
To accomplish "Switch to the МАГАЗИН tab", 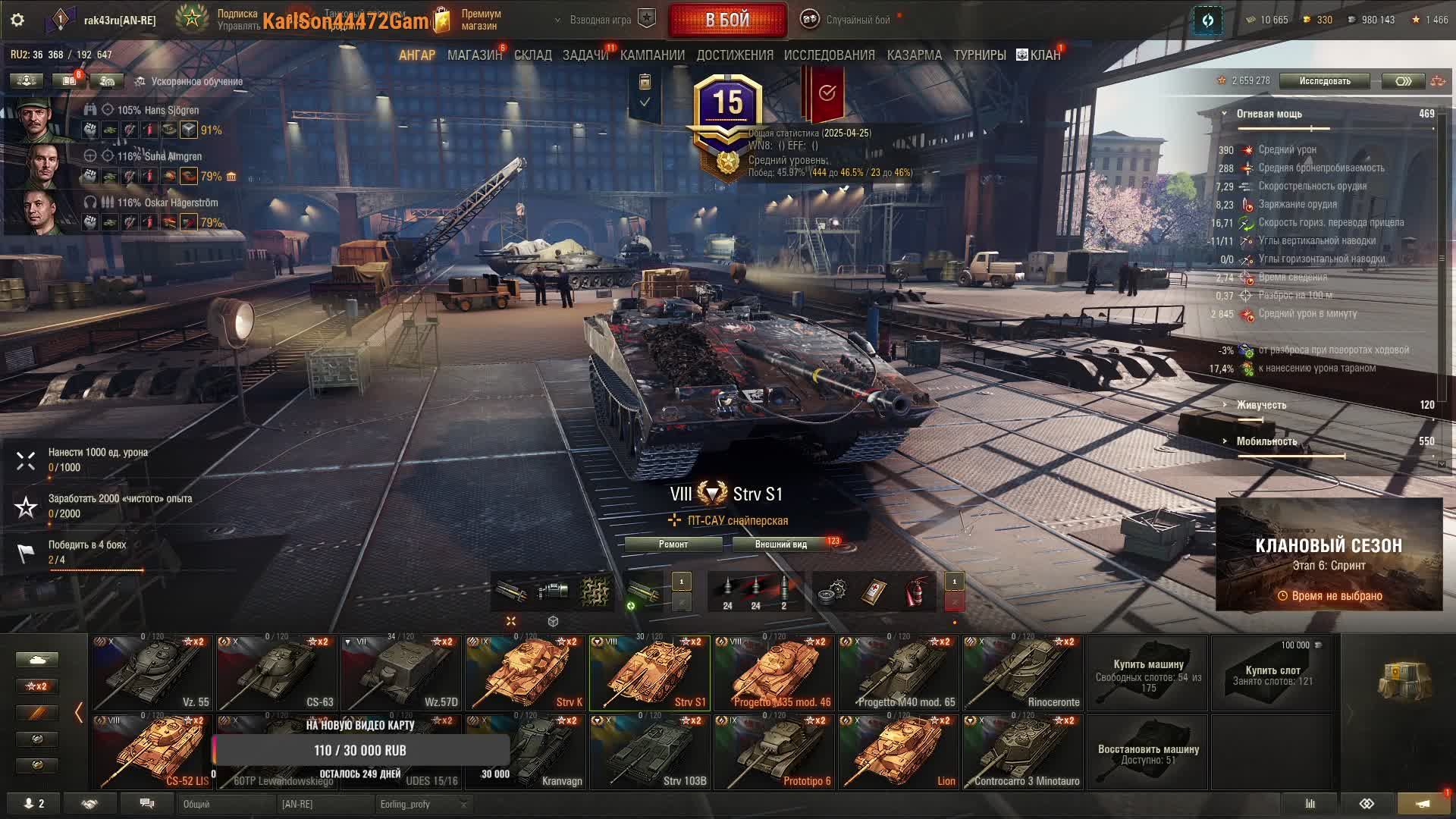I will pos(474,55).
